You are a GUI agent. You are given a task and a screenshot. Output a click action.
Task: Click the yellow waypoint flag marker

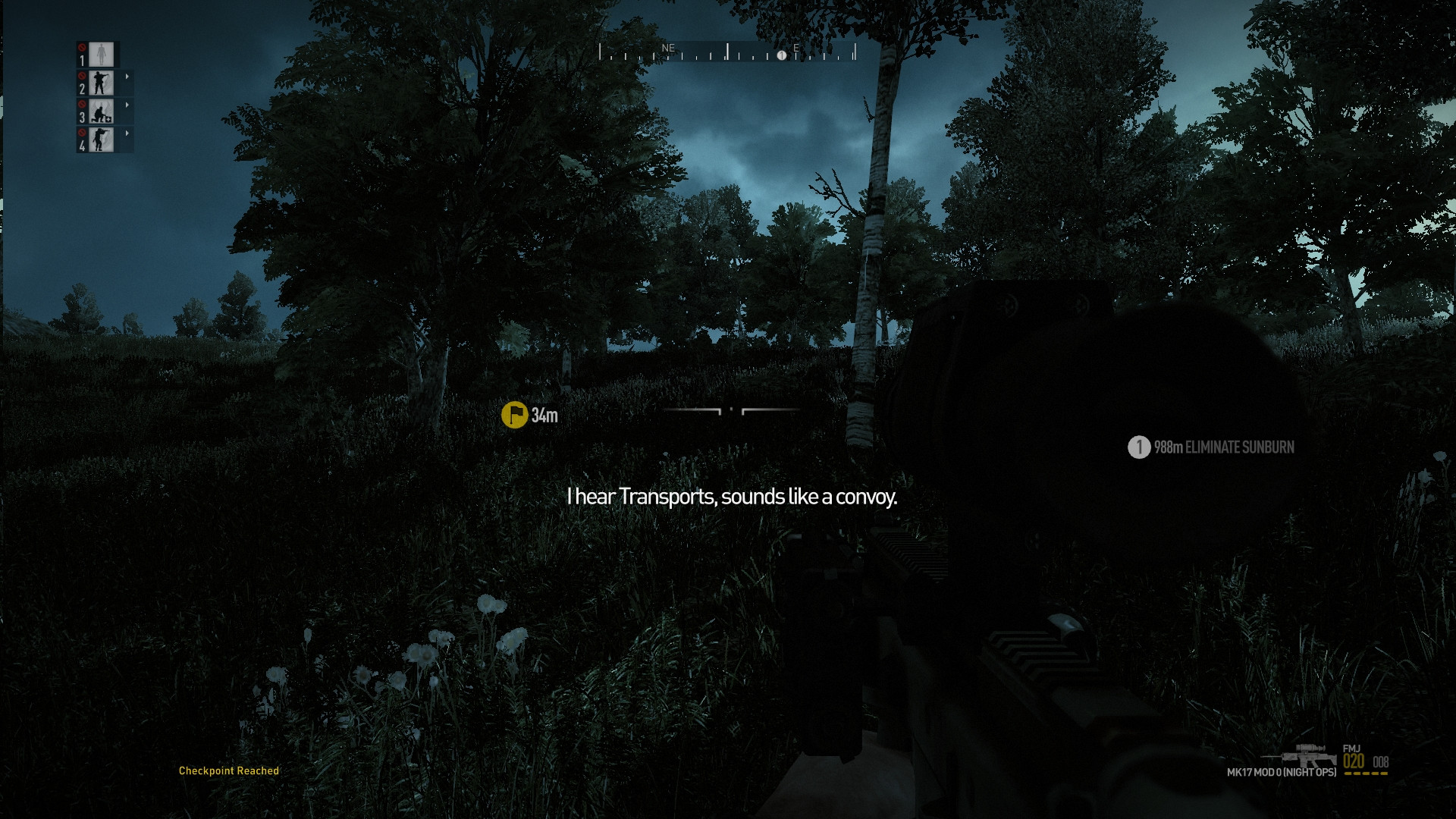point(515,416)
